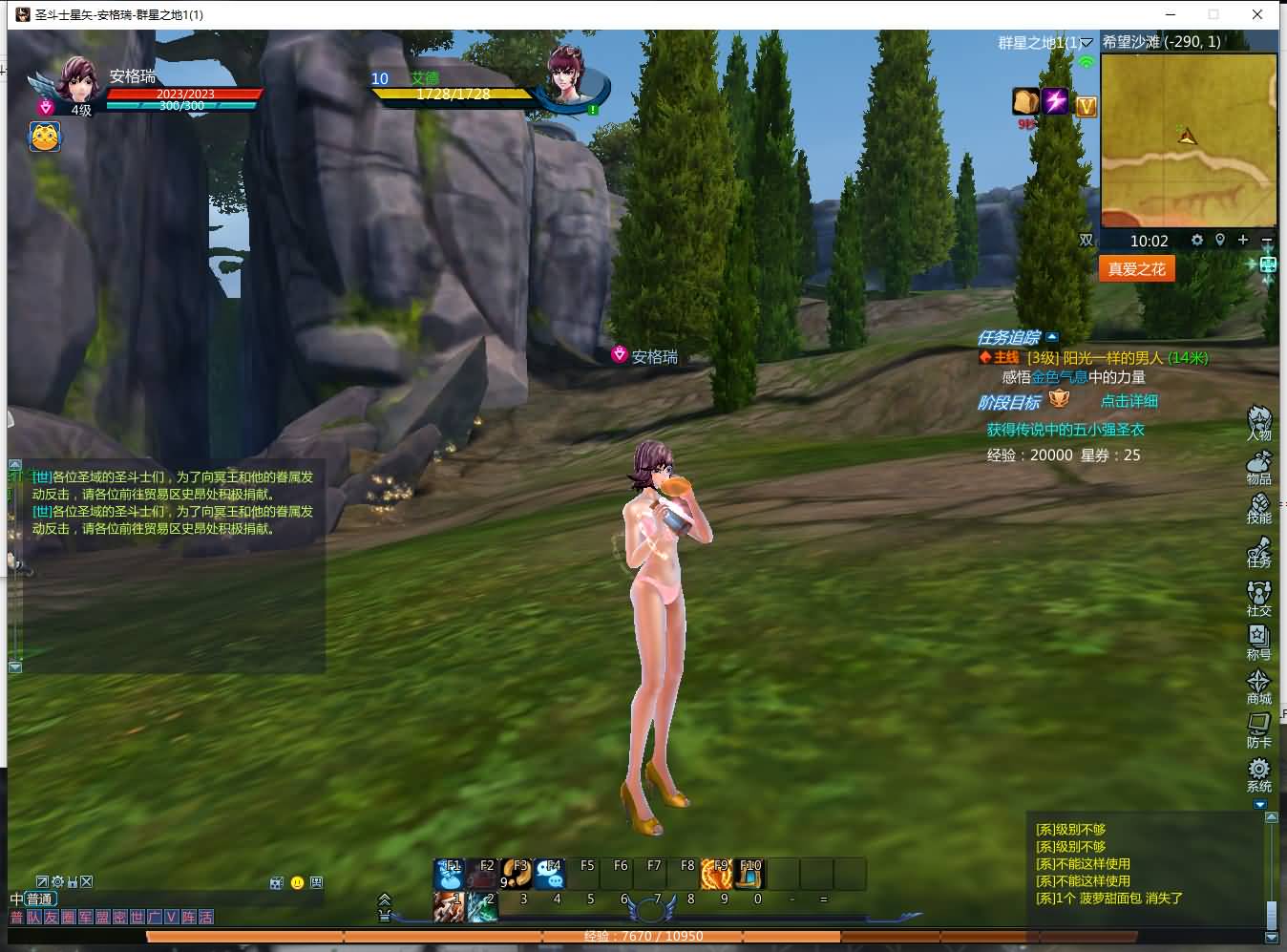1287x952 pixels.
Task: Click the yellow cat pet icon
Action: (x=45, y=137)
